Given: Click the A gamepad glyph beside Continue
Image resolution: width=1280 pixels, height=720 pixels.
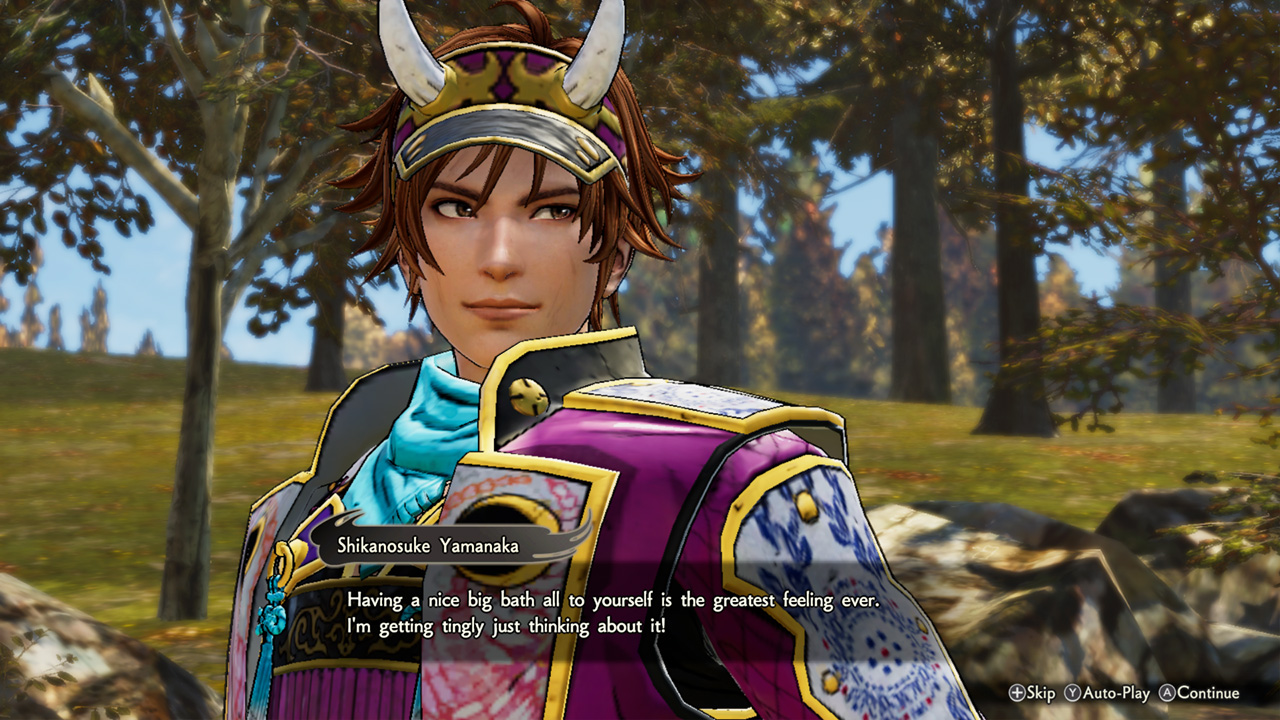Looking at the screenshot, I should click(1166, 692).
